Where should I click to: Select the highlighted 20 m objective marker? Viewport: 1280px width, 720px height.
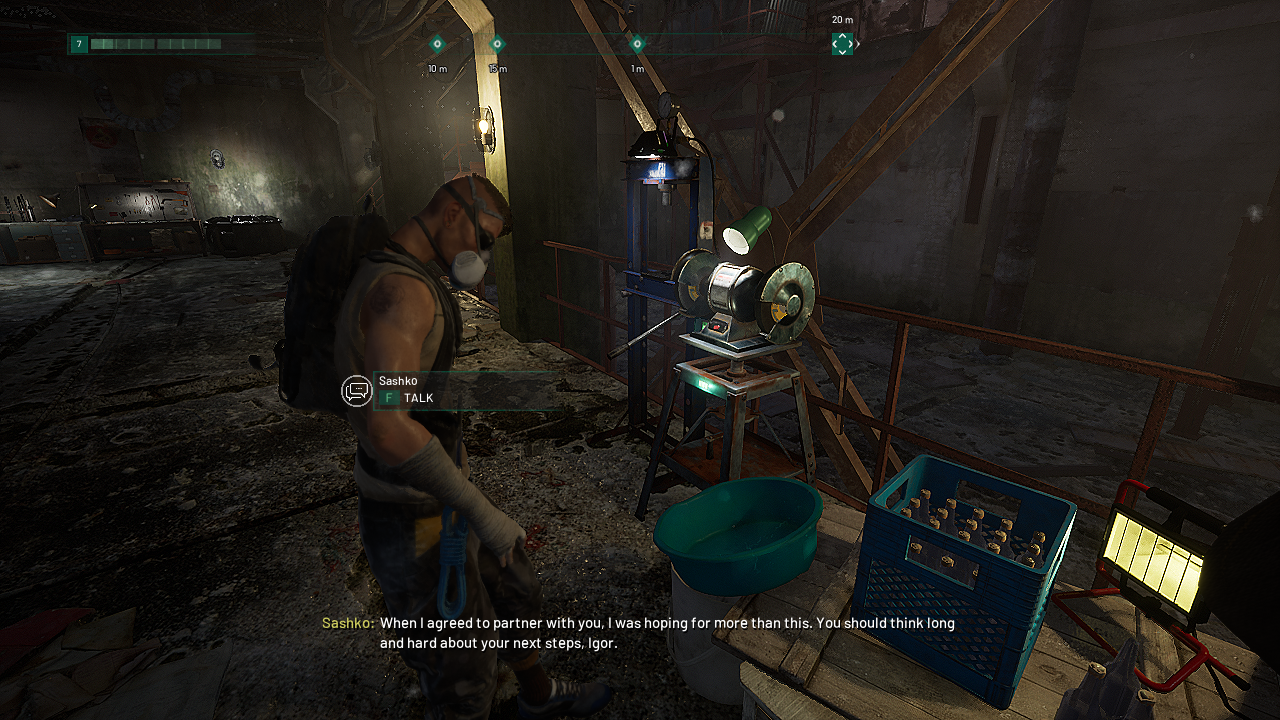(x=843, y=44)
